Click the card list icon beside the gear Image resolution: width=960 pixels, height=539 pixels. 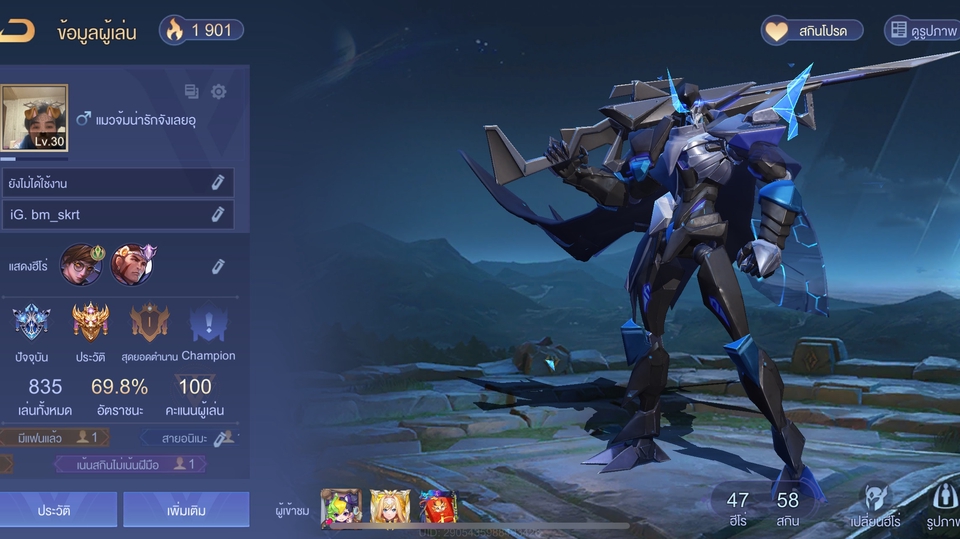click(x=191, y=92)
